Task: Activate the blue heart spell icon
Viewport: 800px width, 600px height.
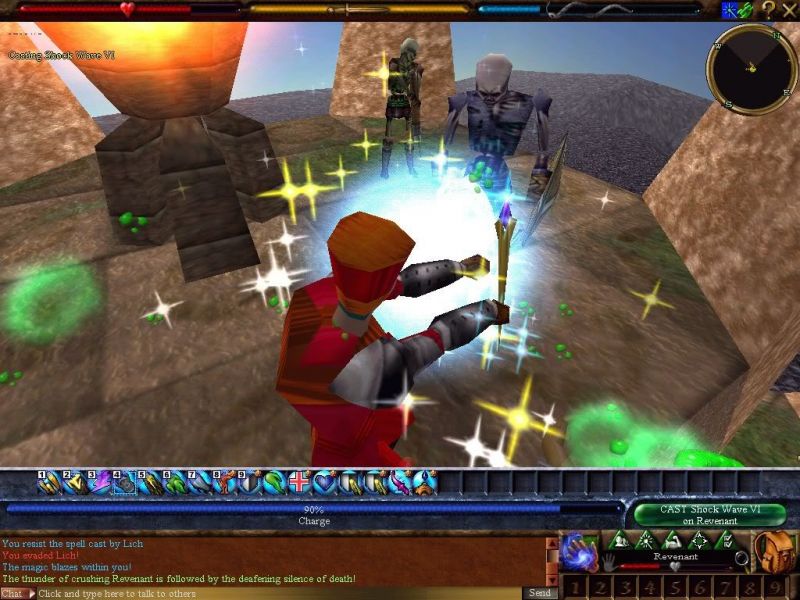Action: click(325, 483)
